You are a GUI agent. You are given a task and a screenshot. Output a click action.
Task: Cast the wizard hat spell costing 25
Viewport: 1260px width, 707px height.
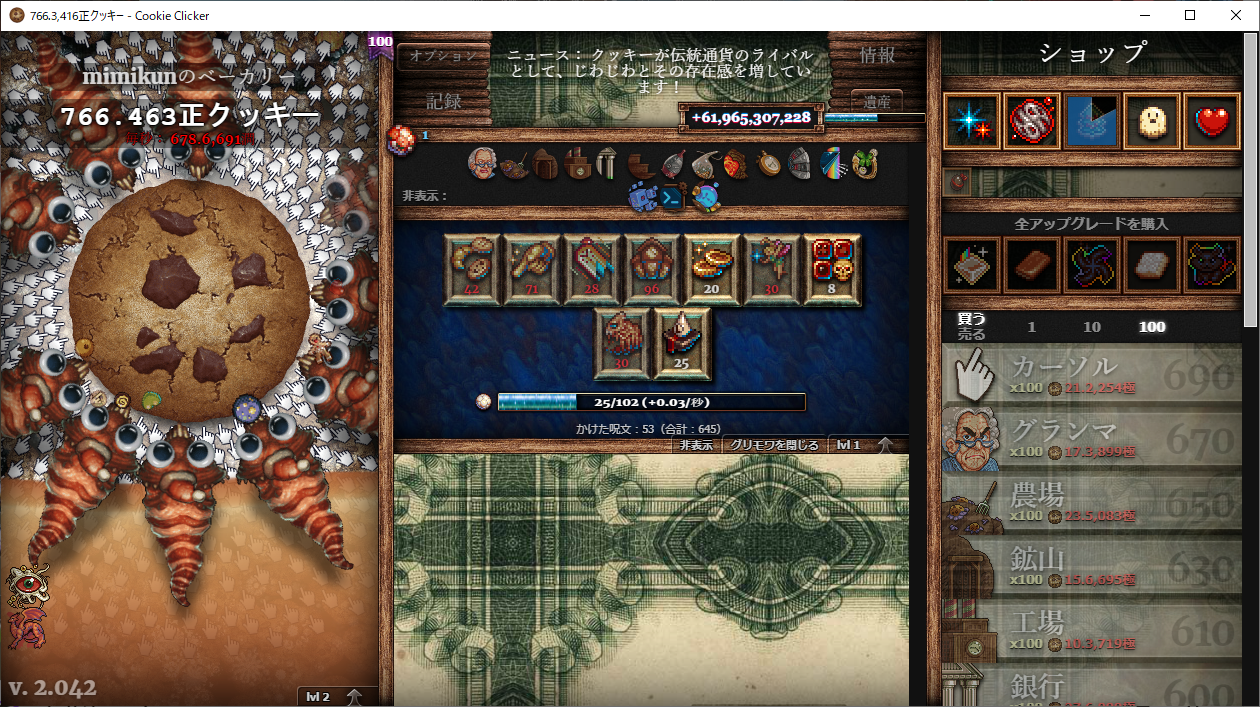tap(682, 343)
